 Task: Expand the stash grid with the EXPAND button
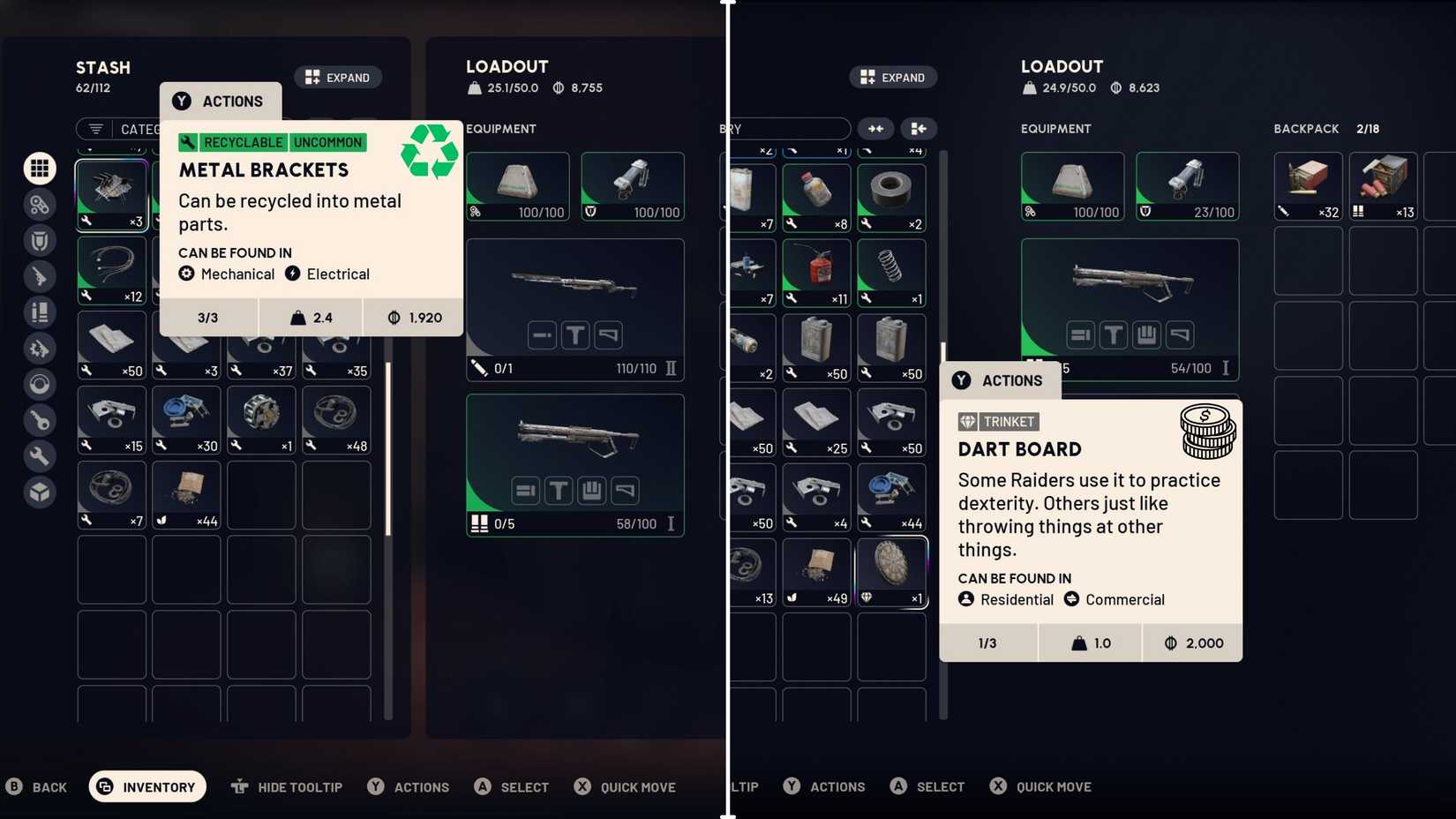(338, 77)
